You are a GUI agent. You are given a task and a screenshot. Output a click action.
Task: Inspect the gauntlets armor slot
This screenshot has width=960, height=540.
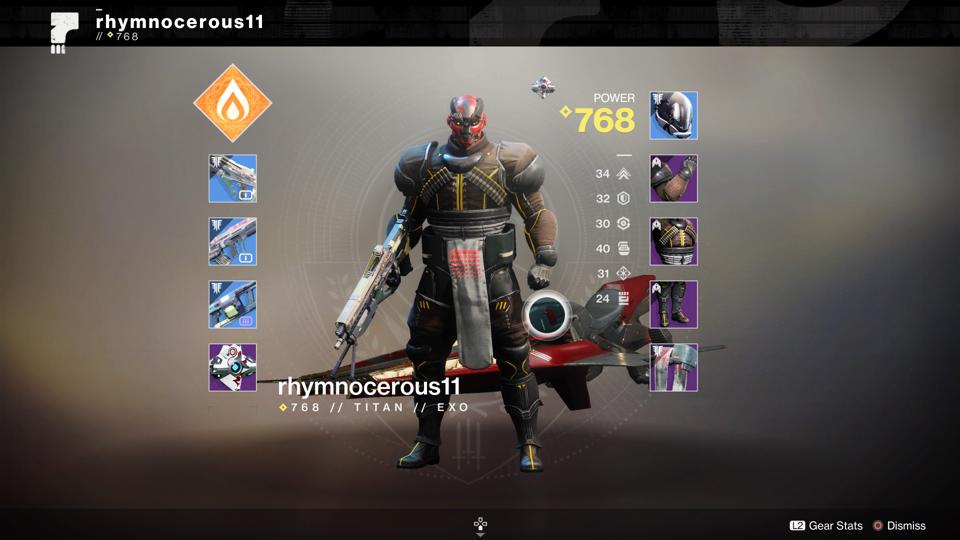point(674,178)
